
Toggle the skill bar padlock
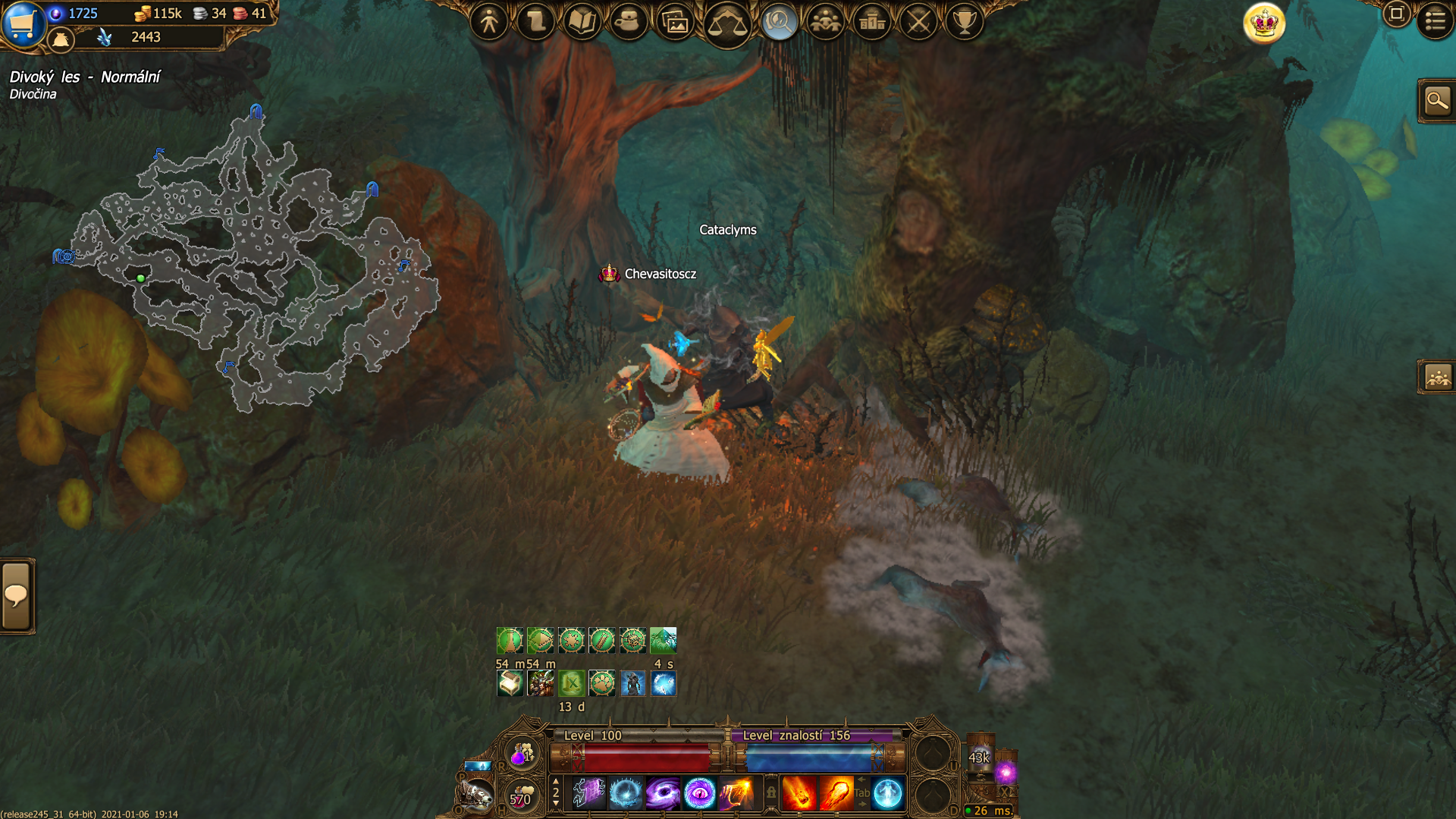click(x=771, y=792)
